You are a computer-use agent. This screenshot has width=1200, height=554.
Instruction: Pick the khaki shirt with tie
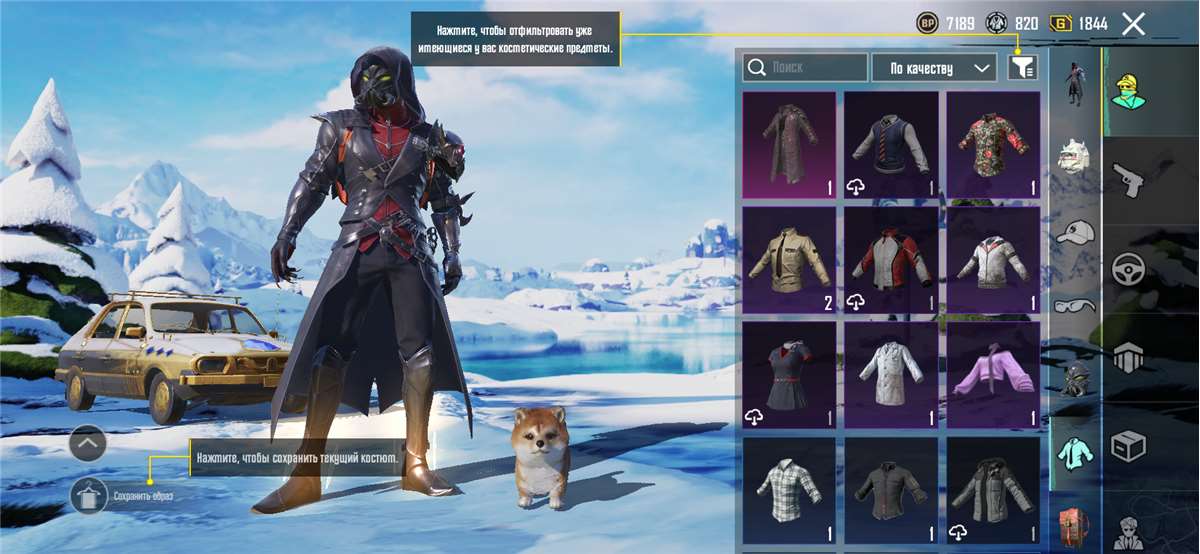(x=789, y=260)
